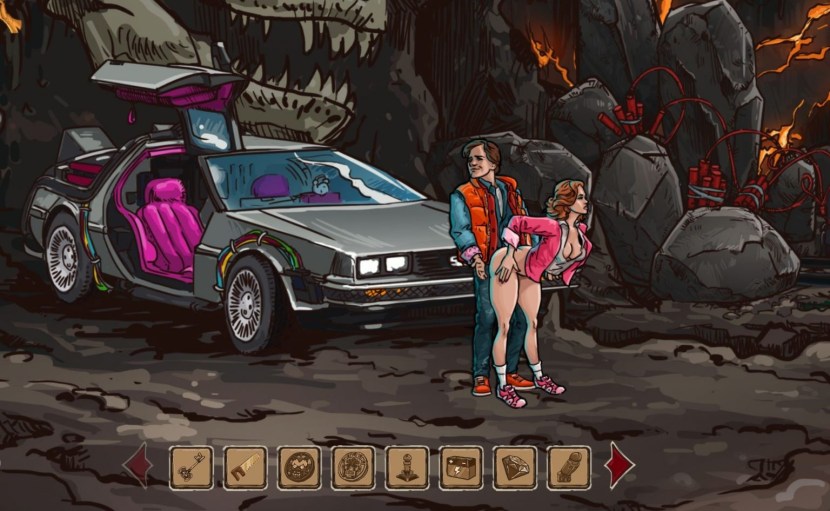Show next inventory items with right arrow
The width and height of the screenshot is (830, 511).
620,466
